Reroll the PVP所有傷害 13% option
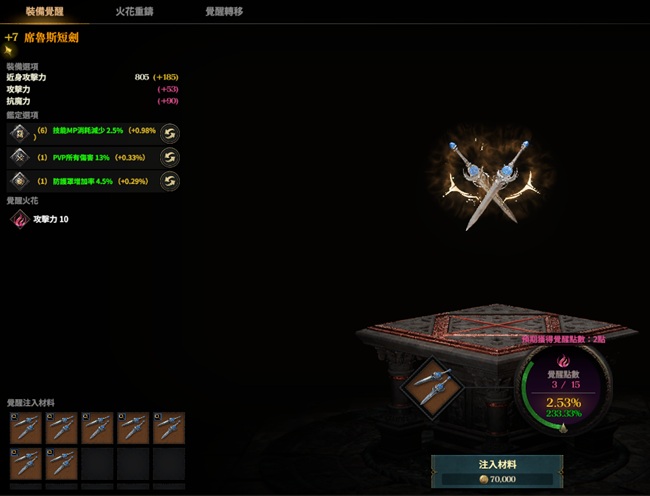Viewport: 650px width, 496px height. pyautogui.click(x=170, y=157)
